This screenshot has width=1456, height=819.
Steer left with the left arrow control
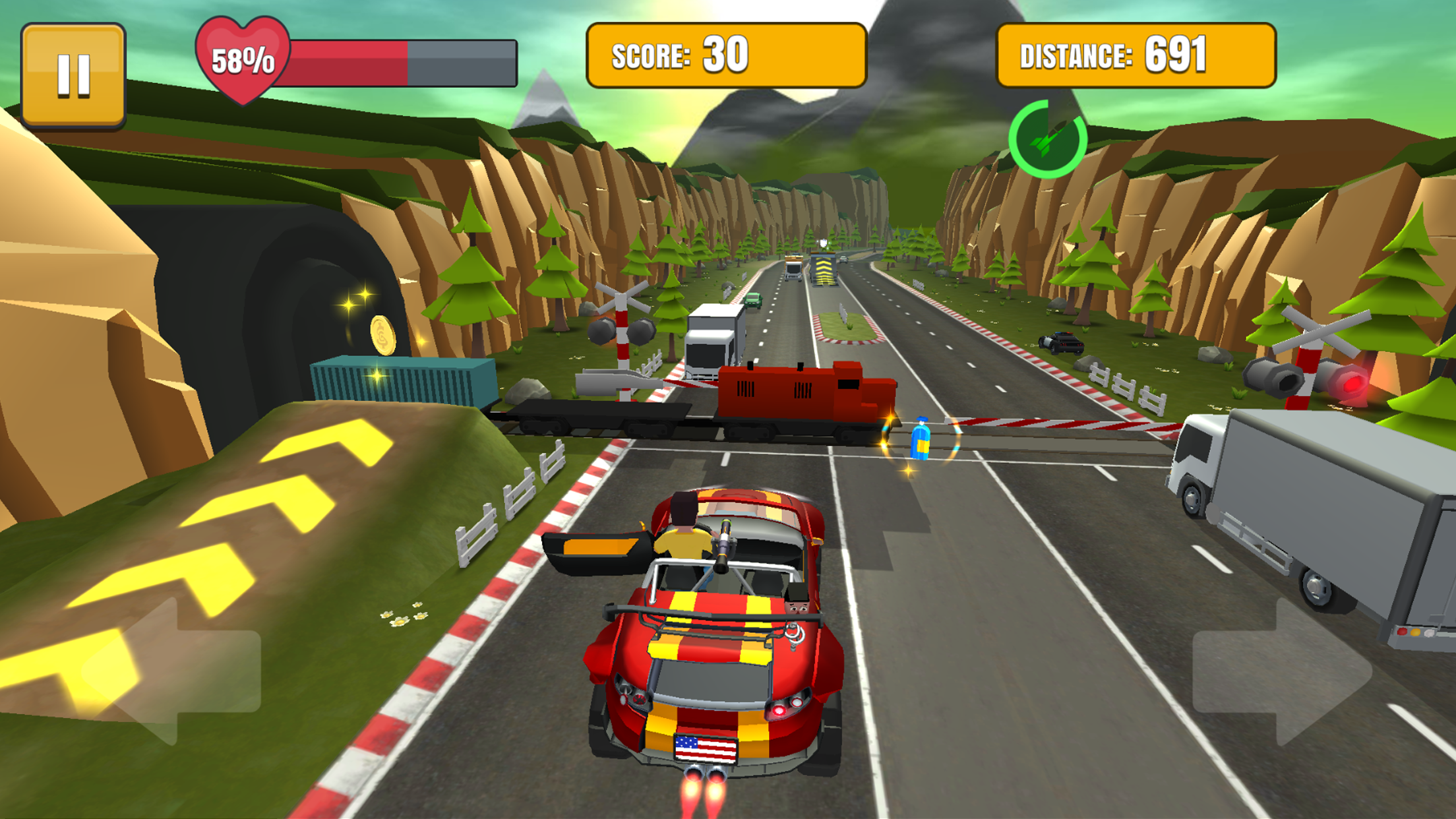pos(178,671)
